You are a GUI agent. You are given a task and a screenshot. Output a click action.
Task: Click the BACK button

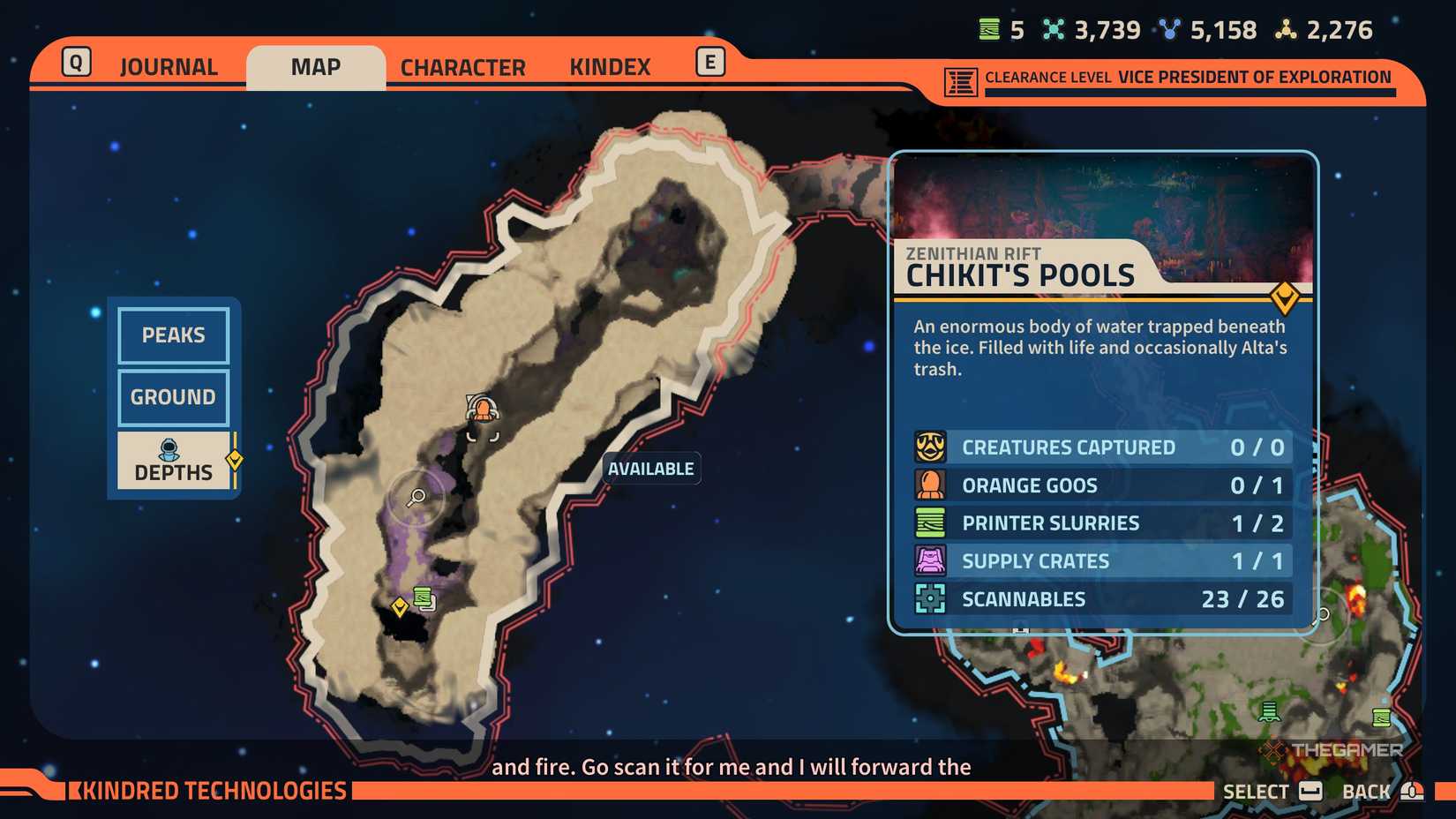(x=1367, y=791)
